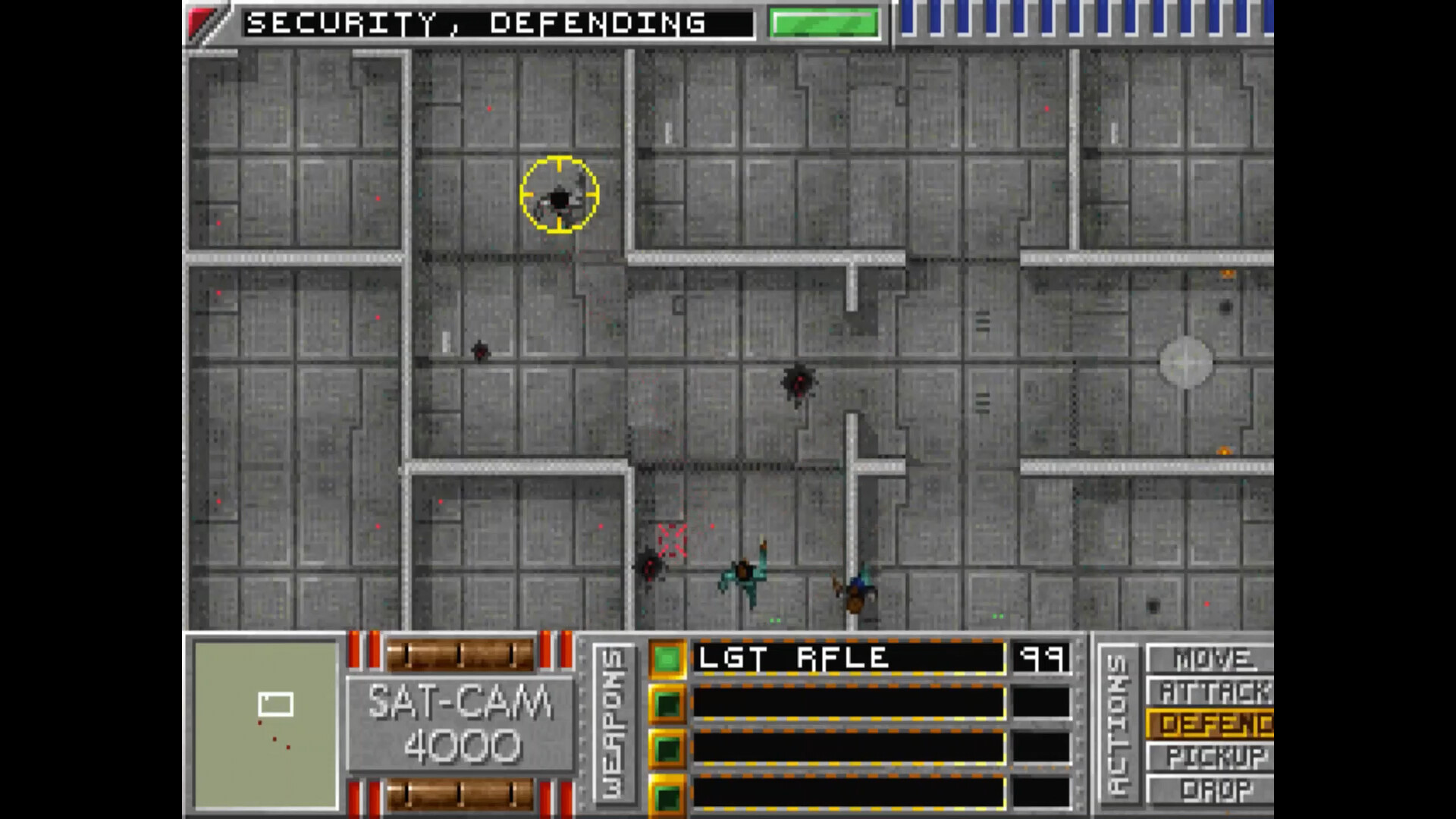This screenshot has height=819, width=1456.
Task: Click the green health bar next to SECURITY, DEFENDING
Action: point(822,23)
